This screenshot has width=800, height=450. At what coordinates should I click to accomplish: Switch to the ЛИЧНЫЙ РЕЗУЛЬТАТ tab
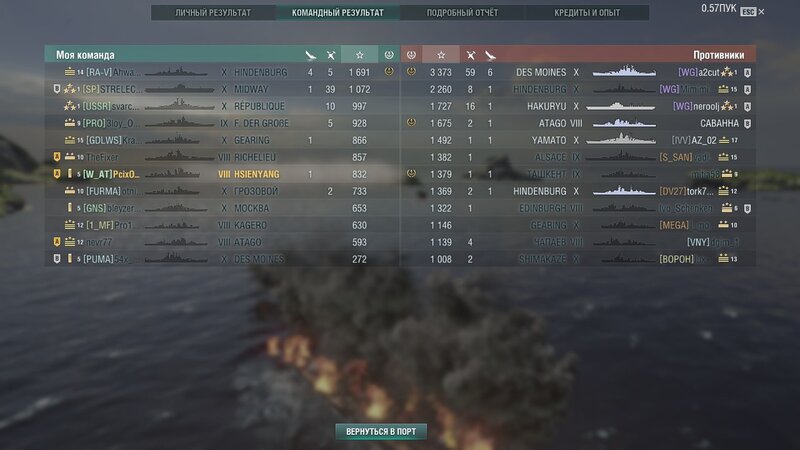point(213,13)
